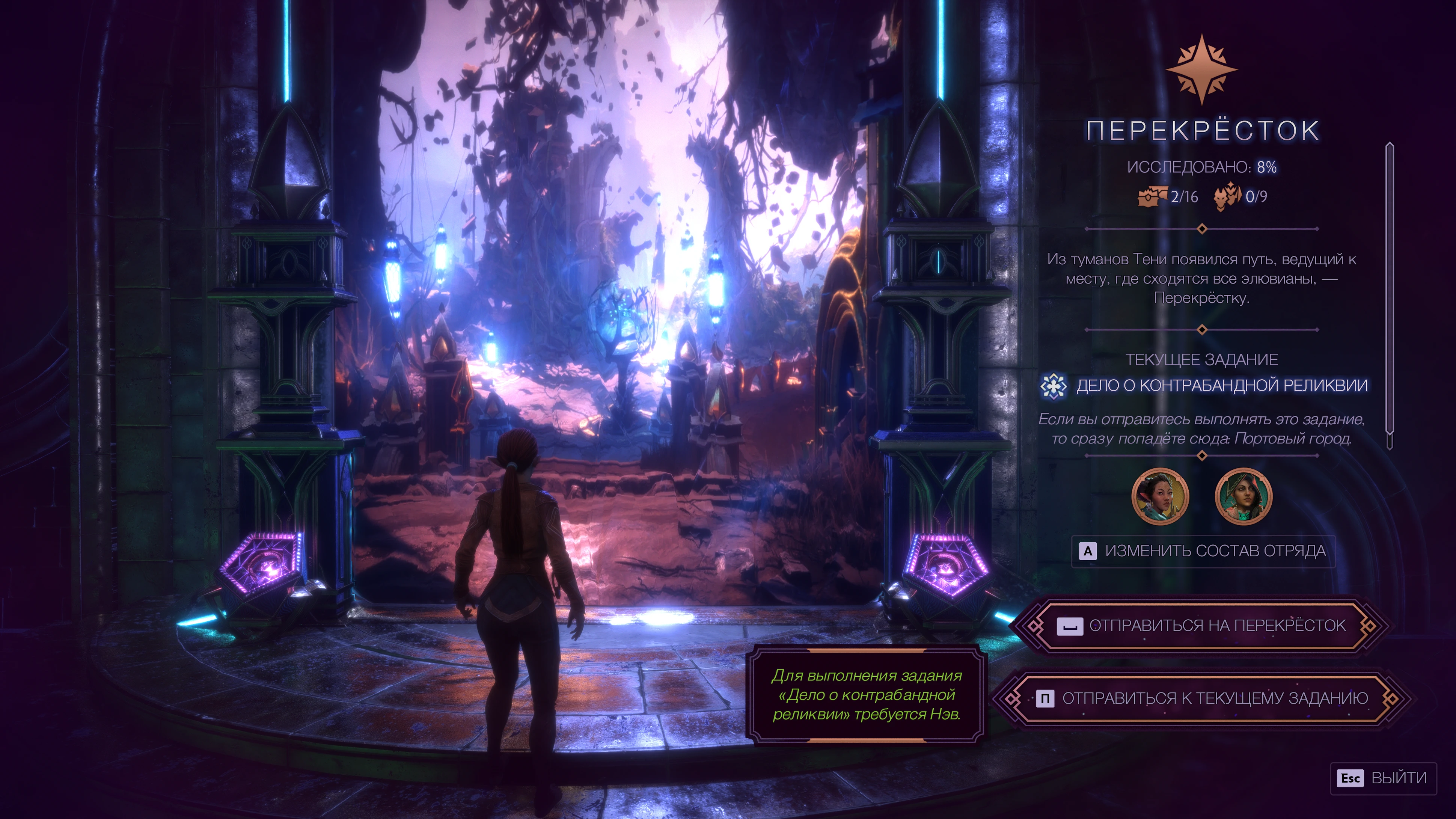Open current quest Дело о контрабандной реликвии
The width and height of the screenshot is (1456, 819).
point(1221,386)
